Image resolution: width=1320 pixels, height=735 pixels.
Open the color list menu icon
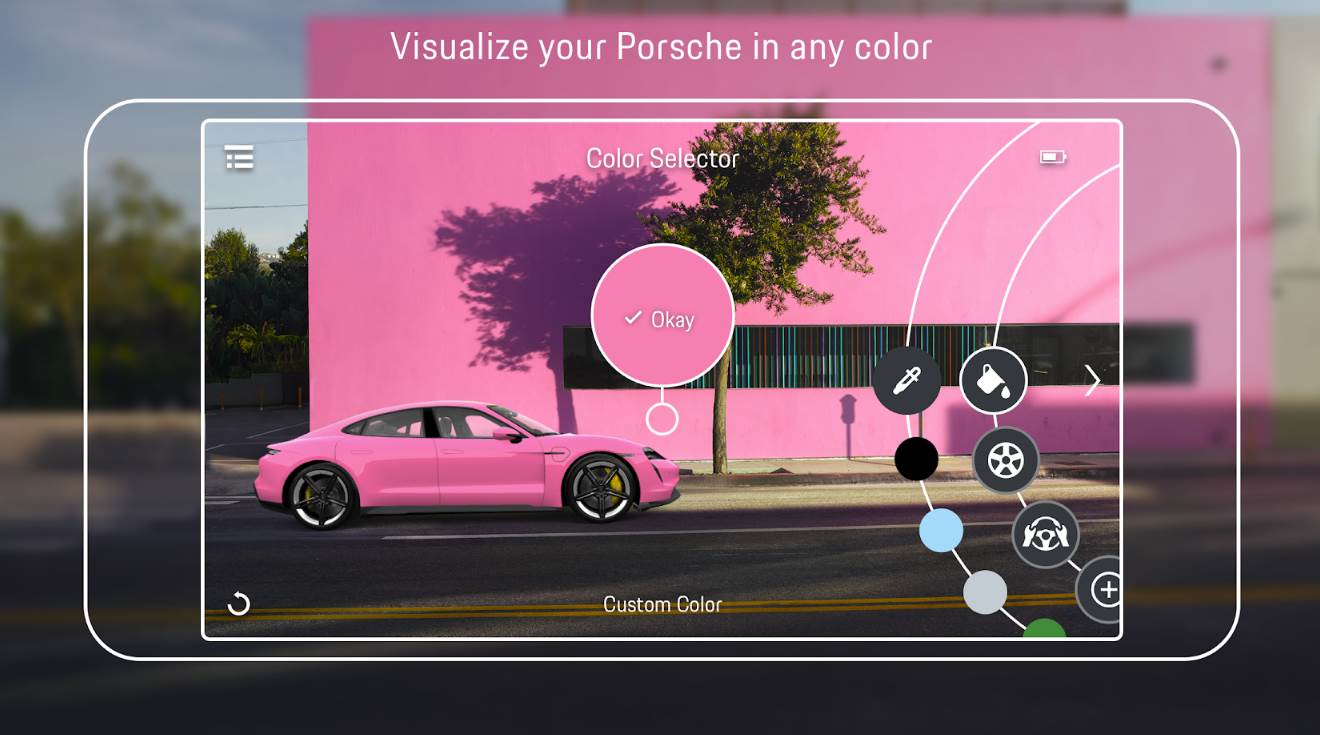coord(237,158)
